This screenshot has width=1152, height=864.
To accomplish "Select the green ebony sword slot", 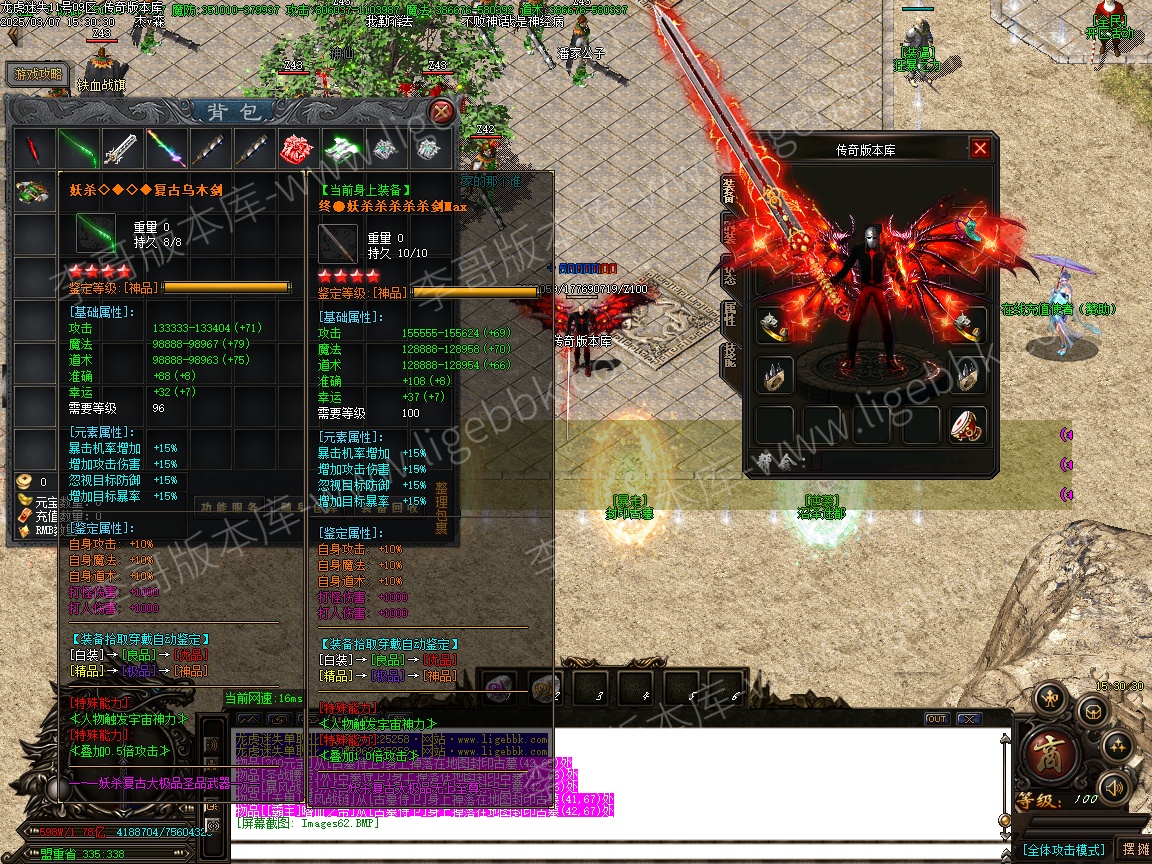I will coord(78,149).
